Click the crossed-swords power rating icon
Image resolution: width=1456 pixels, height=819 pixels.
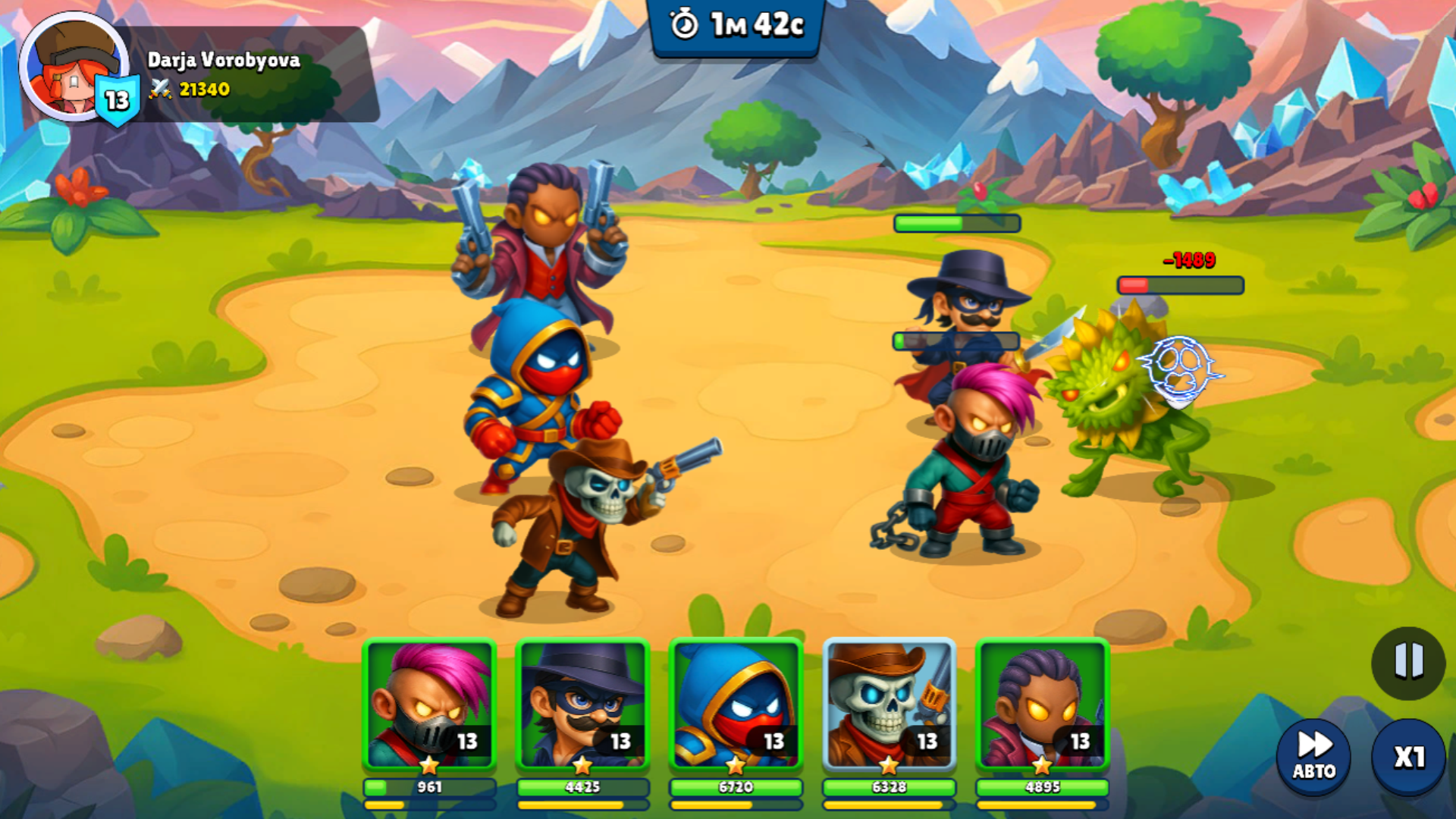(159, 90)
